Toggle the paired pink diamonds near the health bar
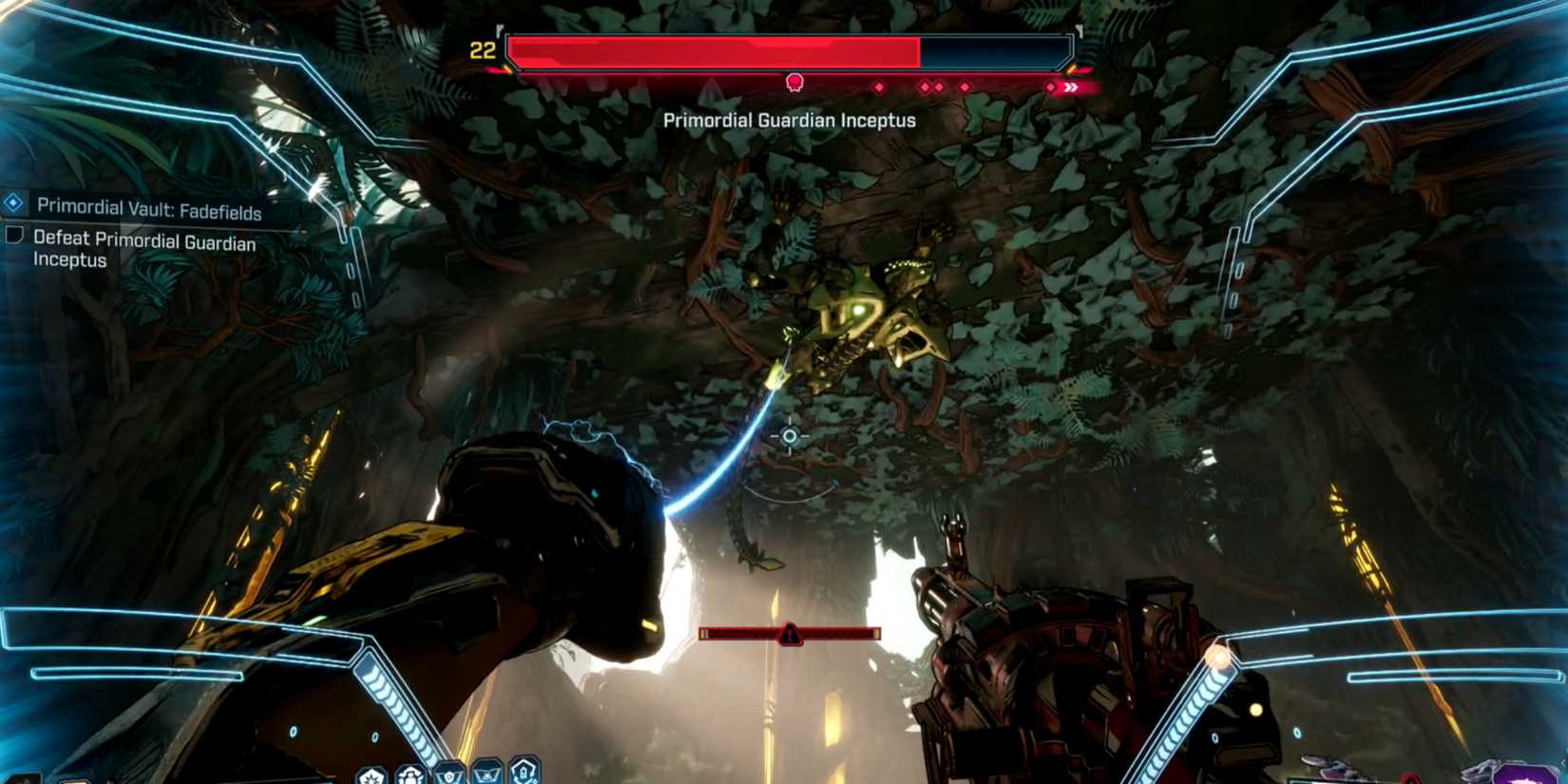 932,86
